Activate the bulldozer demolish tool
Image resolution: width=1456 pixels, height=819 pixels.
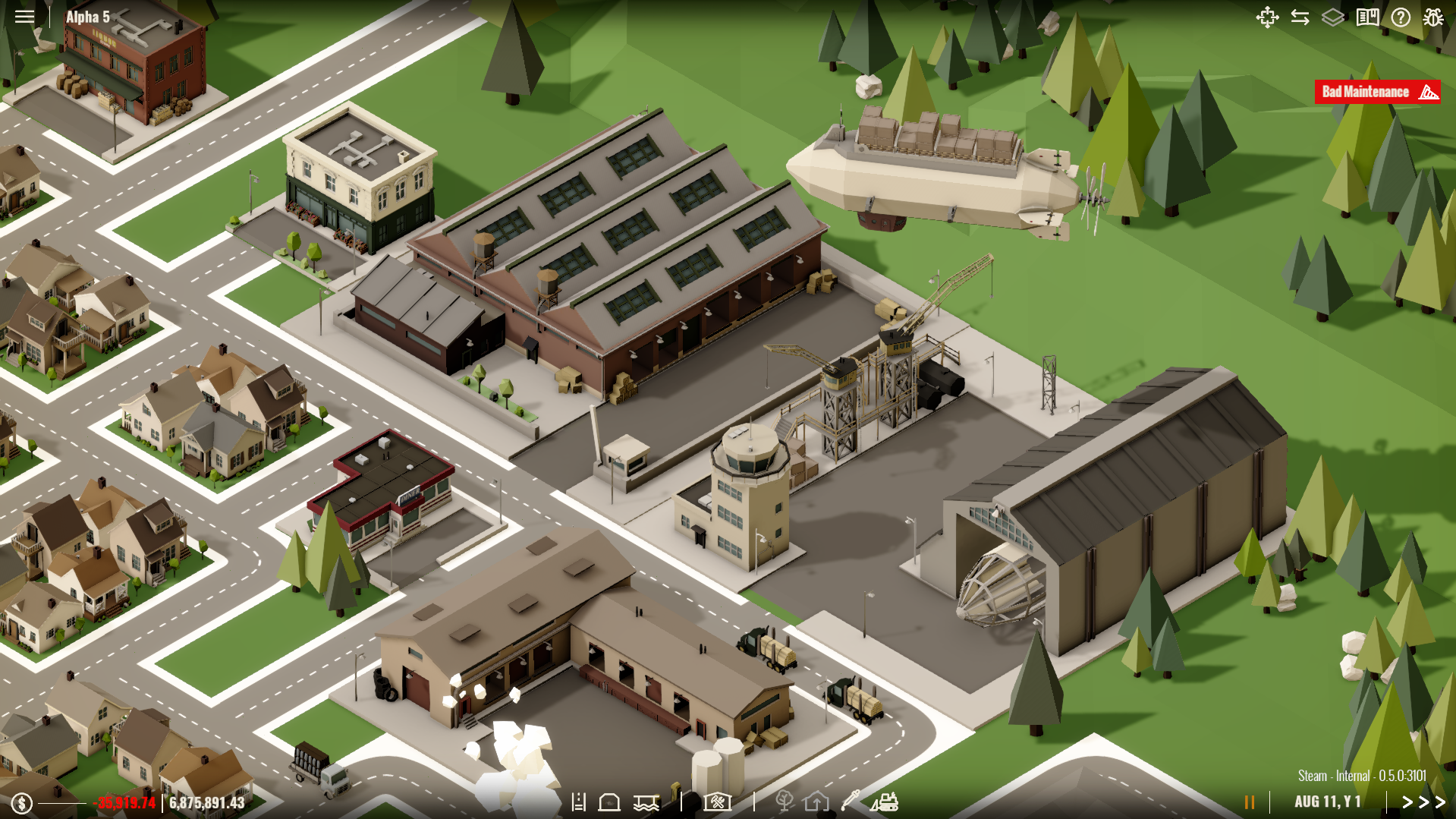884,802
